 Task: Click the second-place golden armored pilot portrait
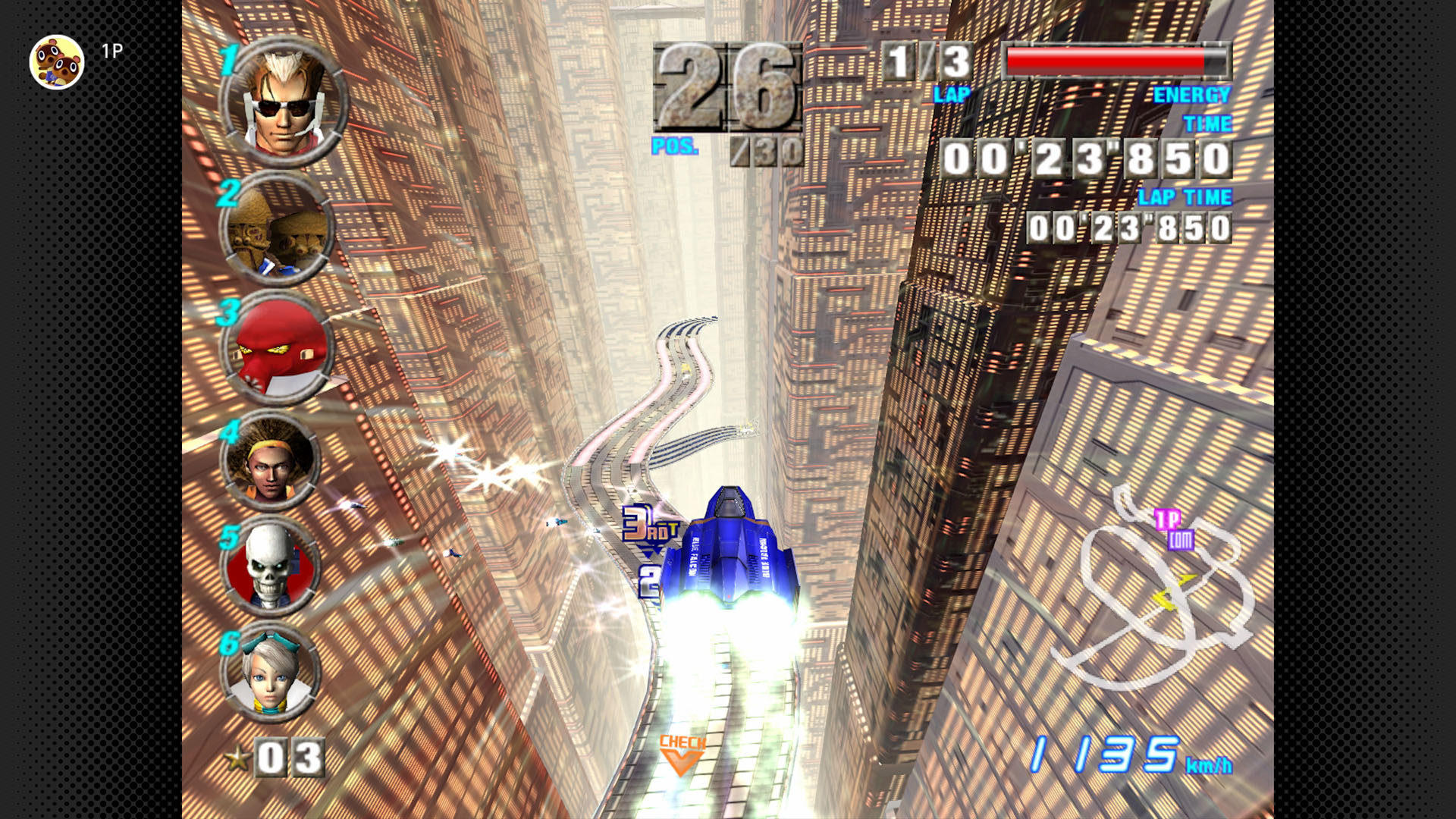[277, 228]
